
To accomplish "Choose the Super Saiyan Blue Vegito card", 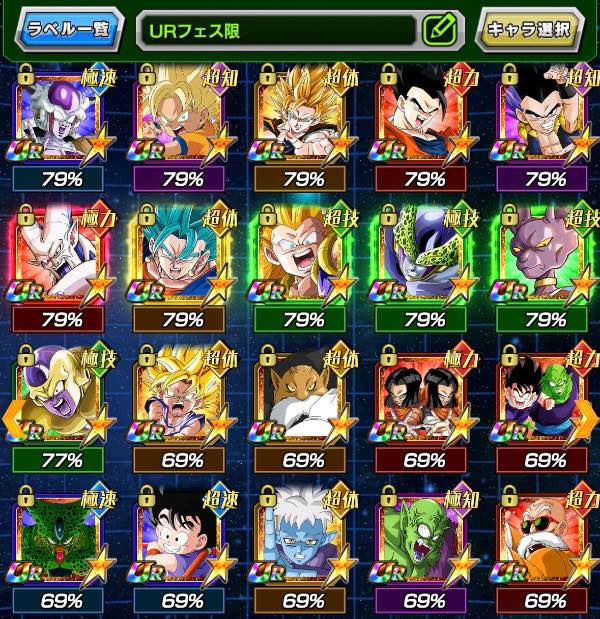I will (179, 258).
